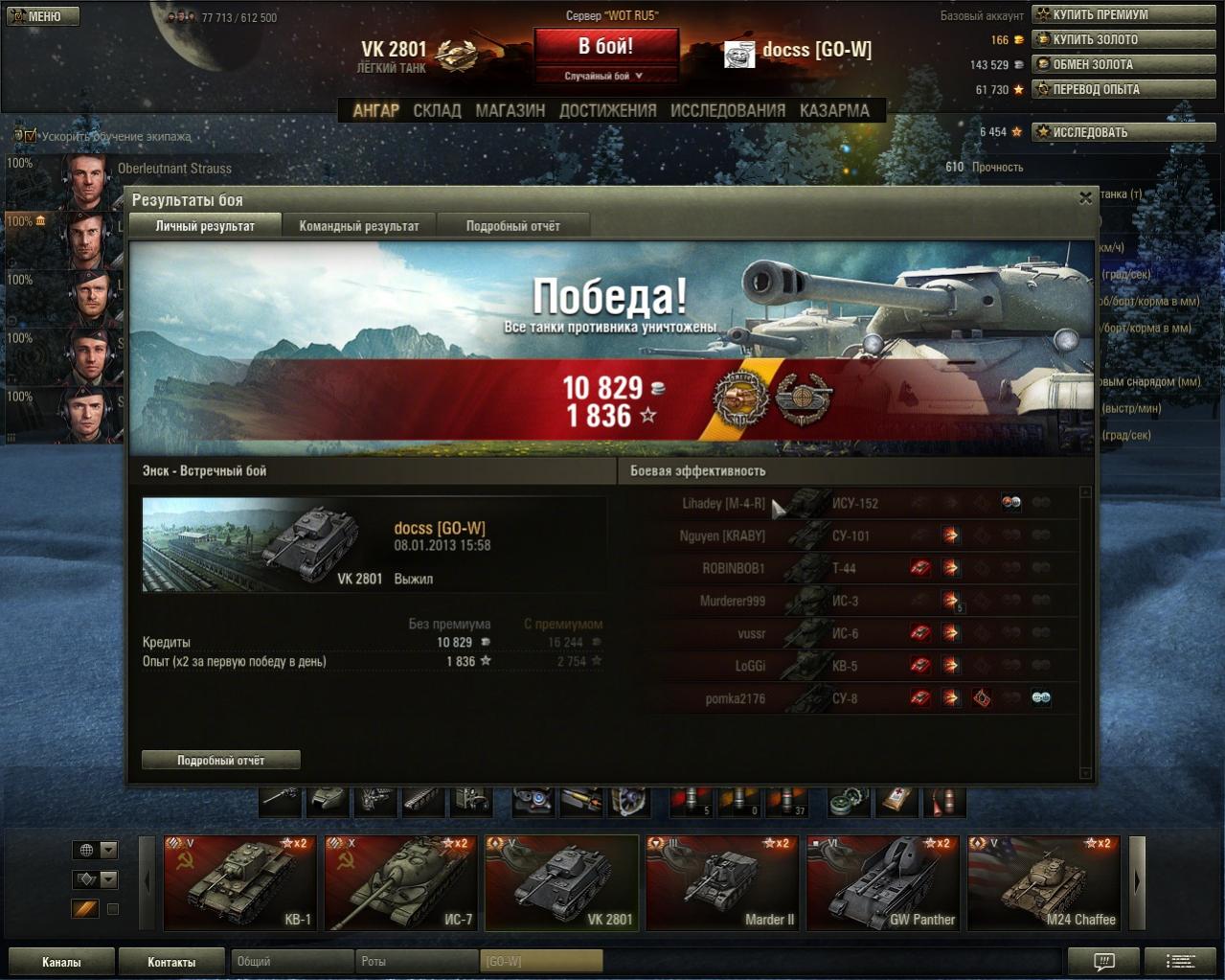The width and height of the screenshot is (1225, 980).
Task: Select the КВ-1 tank in carousel
Action: pos(239,882)
